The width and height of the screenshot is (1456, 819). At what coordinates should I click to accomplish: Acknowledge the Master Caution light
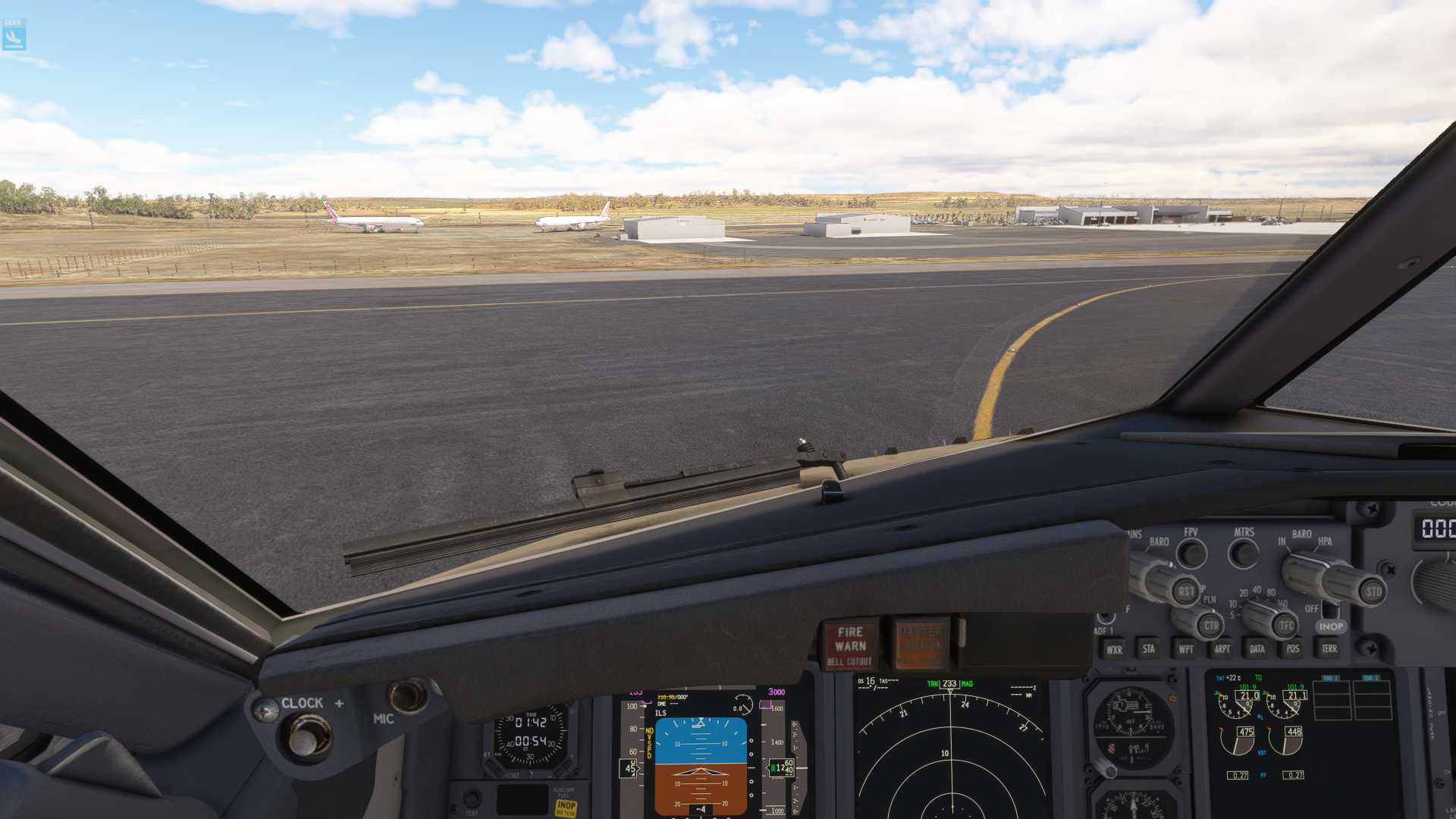point(921,645)
